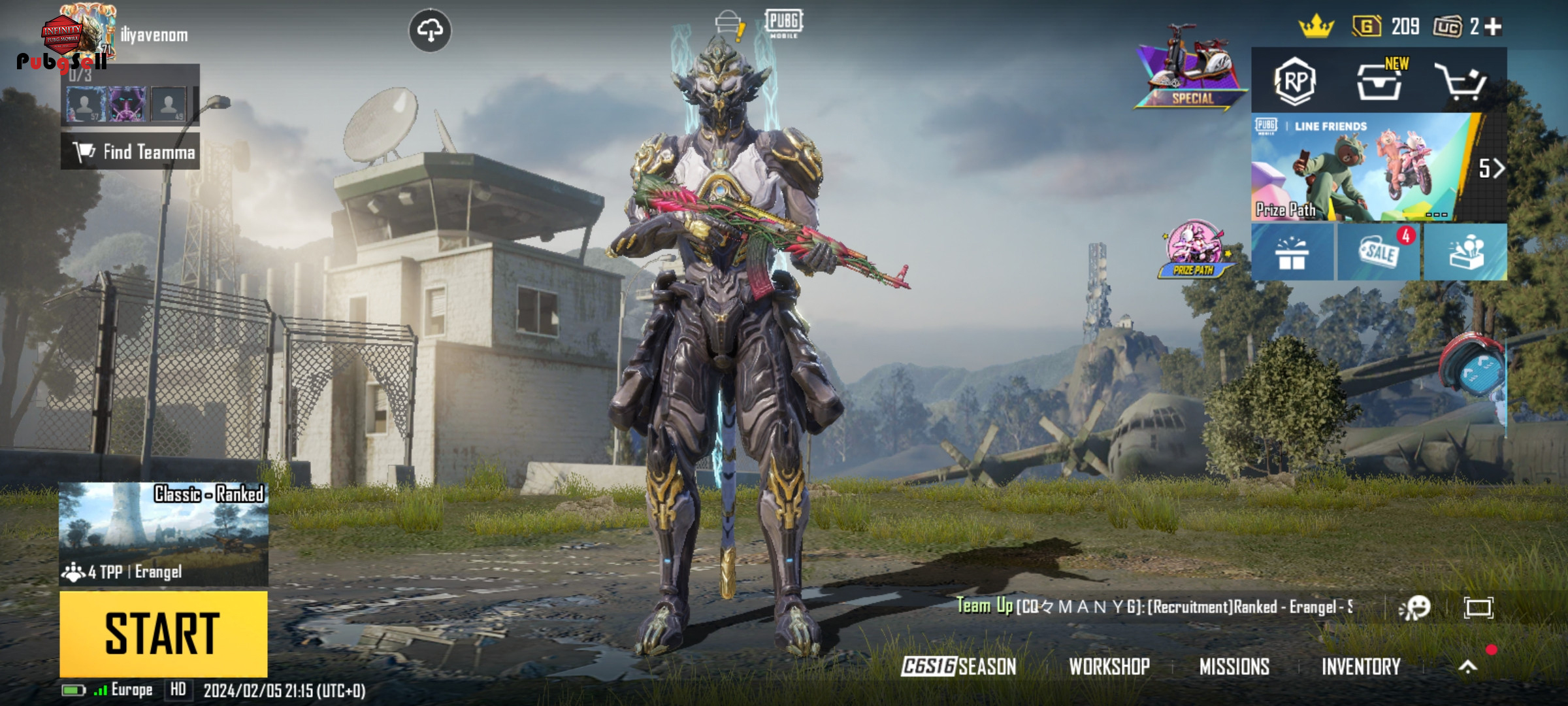The image size is (1568, 706).
Task: Open the shopping cart shop
Action: [1461, 82]
